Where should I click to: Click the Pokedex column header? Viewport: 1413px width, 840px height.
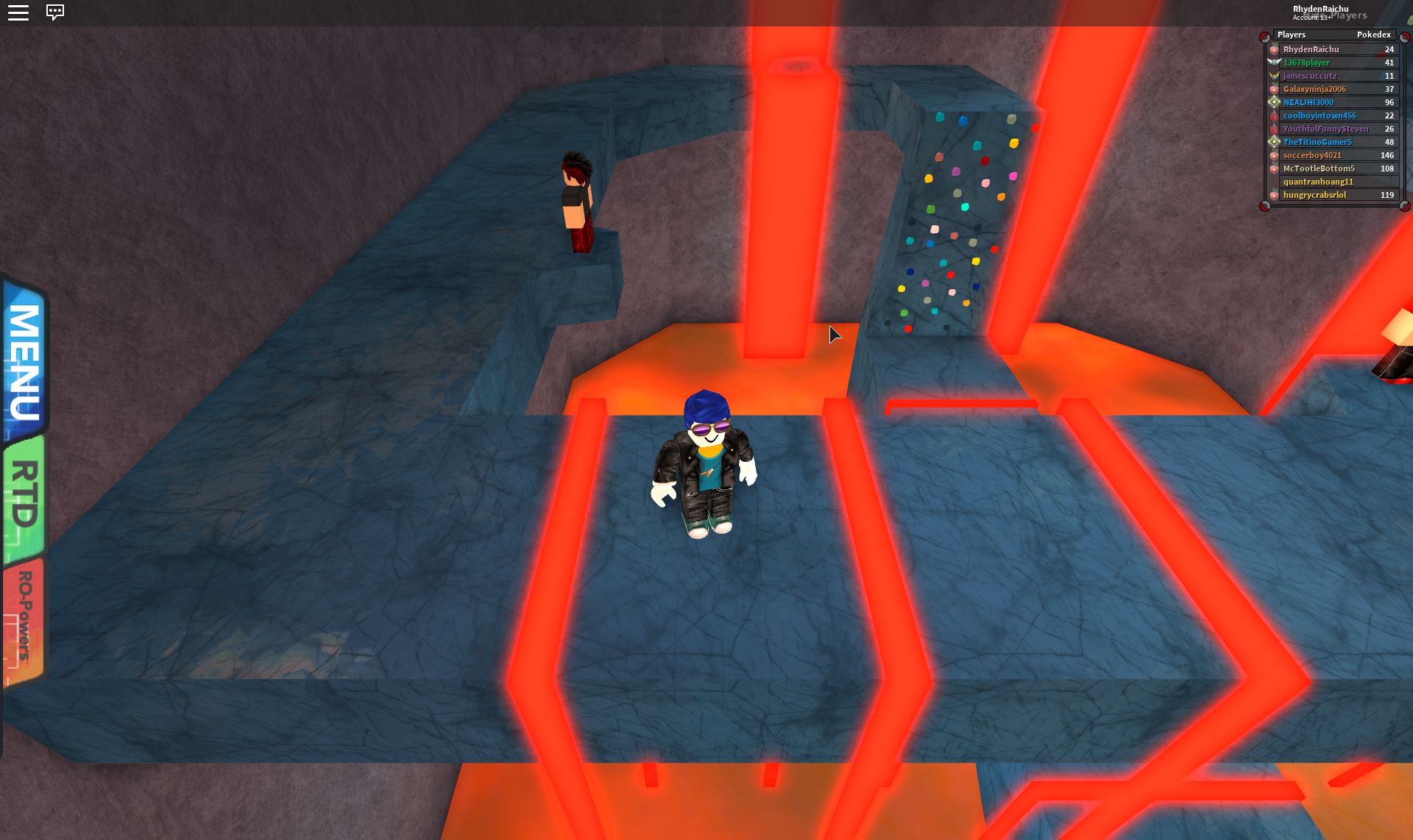[1373, 35]
